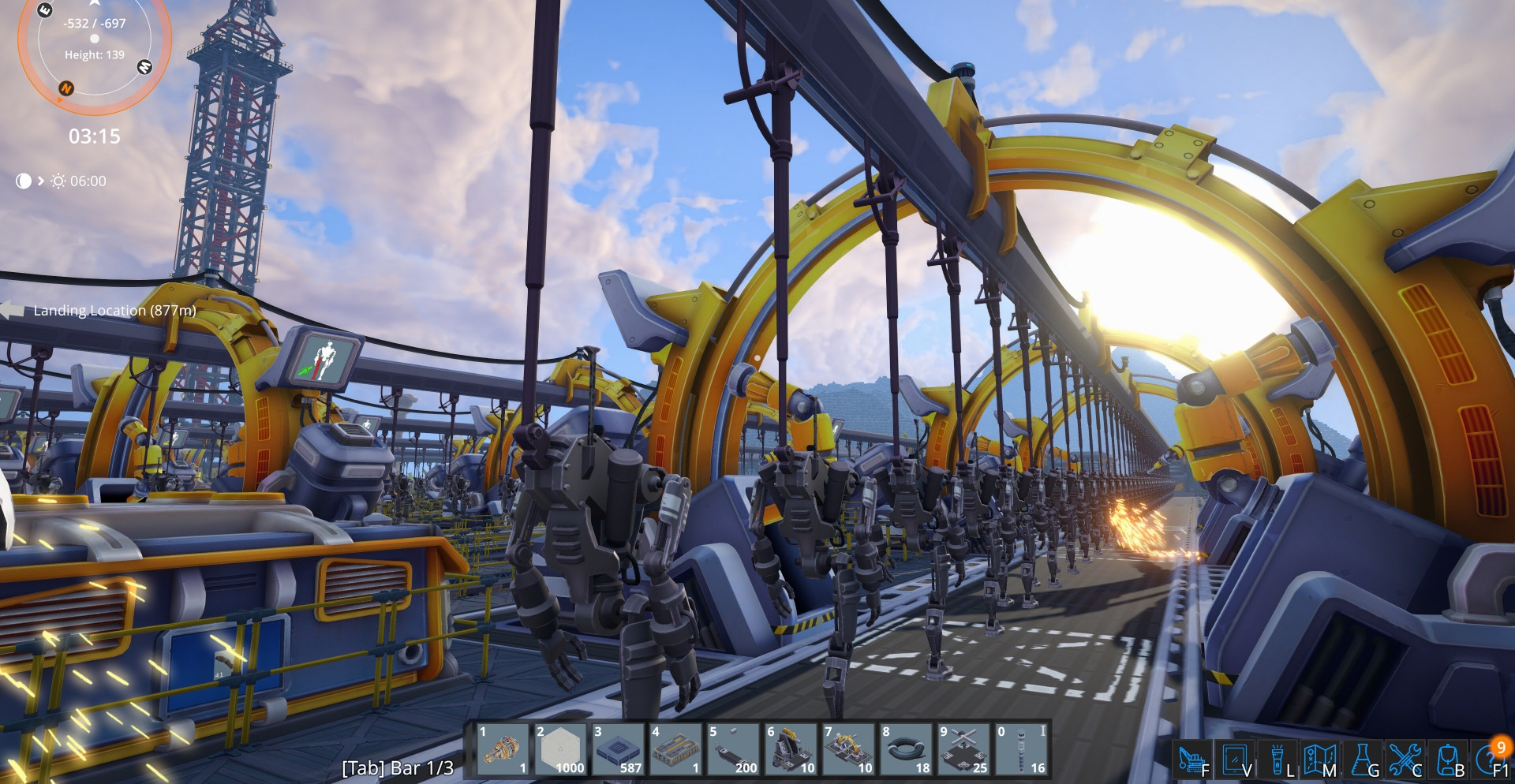Open the crafting wrench and screwdriver icon
This screenshot has width=1515, height=784.
(1405, 760)
